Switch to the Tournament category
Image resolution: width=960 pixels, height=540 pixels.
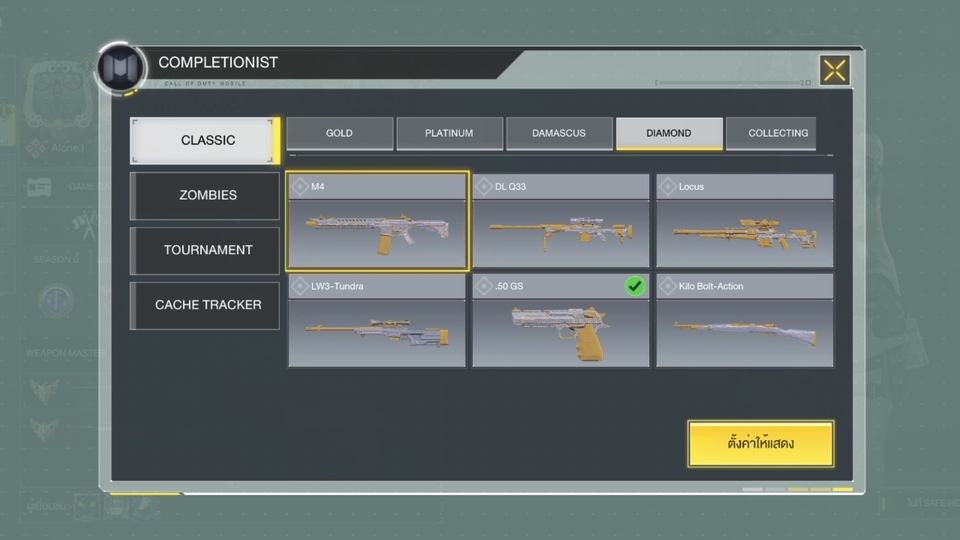(x=206, y=250)
